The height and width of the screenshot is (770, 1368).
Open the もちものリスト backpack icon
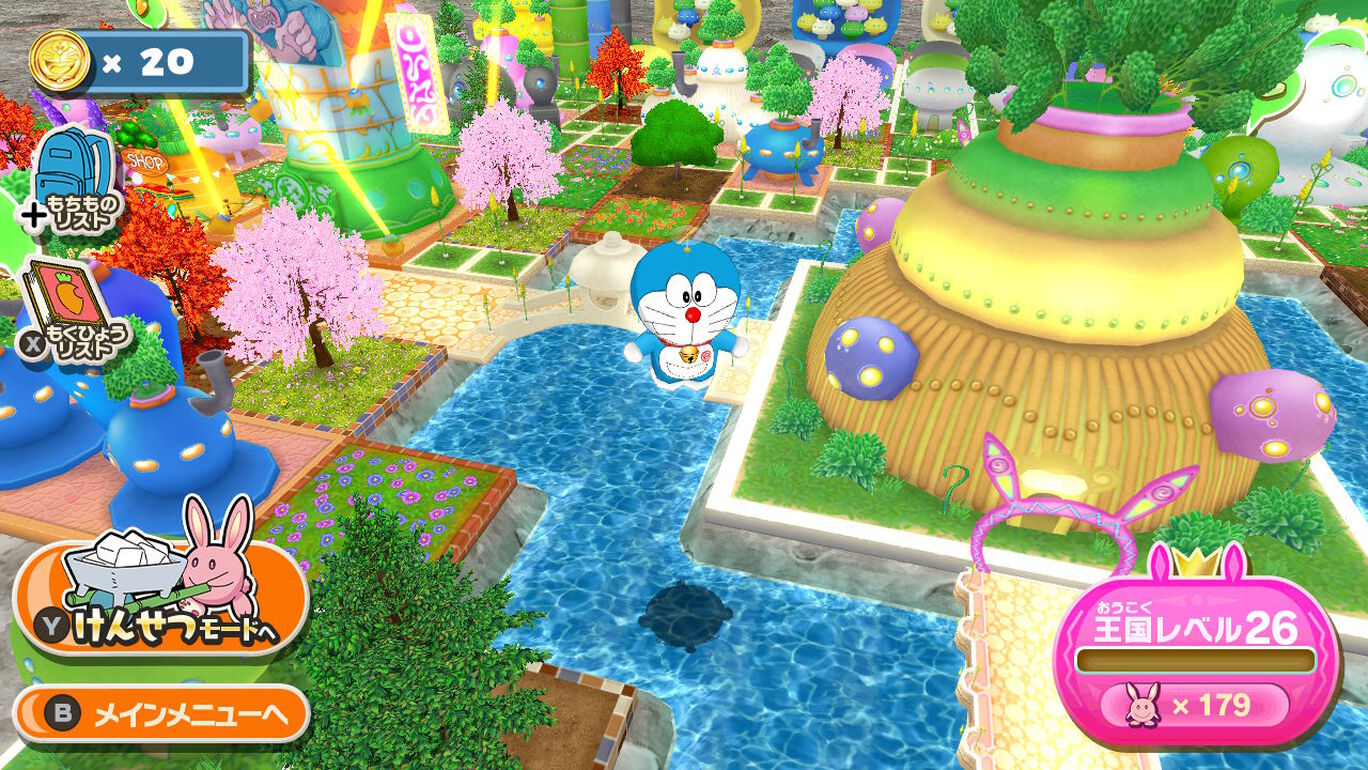coord(75,170)
